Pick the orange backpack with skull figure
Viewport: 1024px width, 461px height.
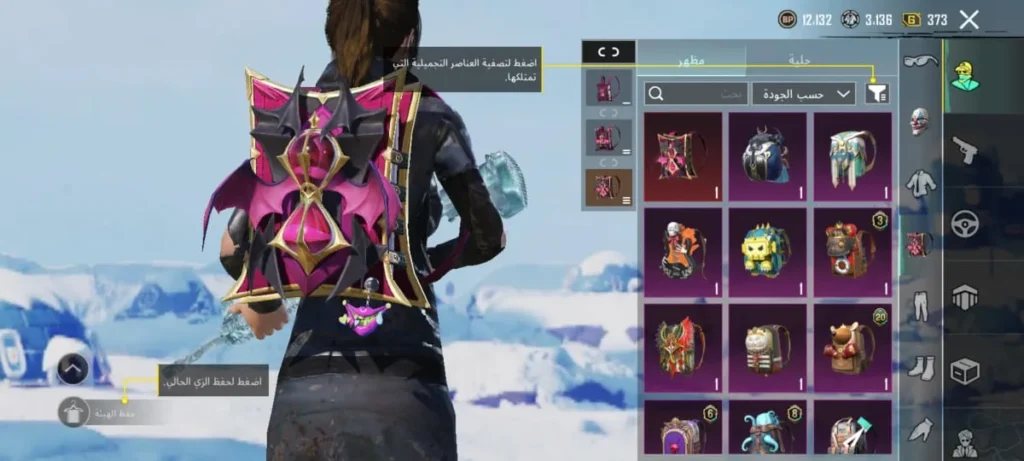683,250
